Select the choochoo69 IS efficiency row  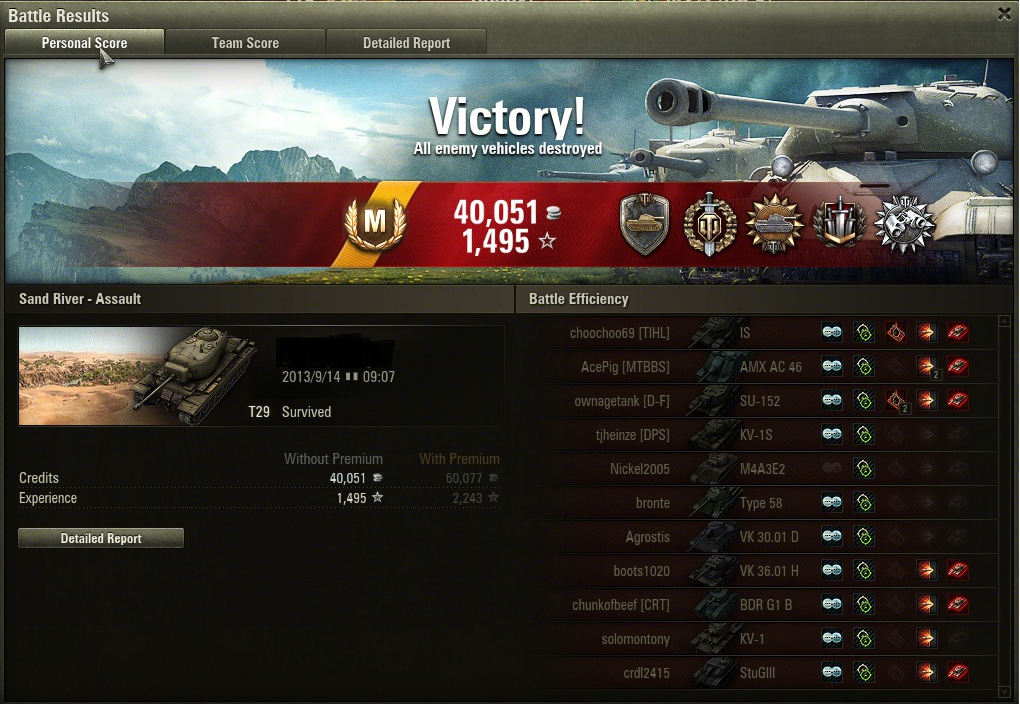[760, 333]
